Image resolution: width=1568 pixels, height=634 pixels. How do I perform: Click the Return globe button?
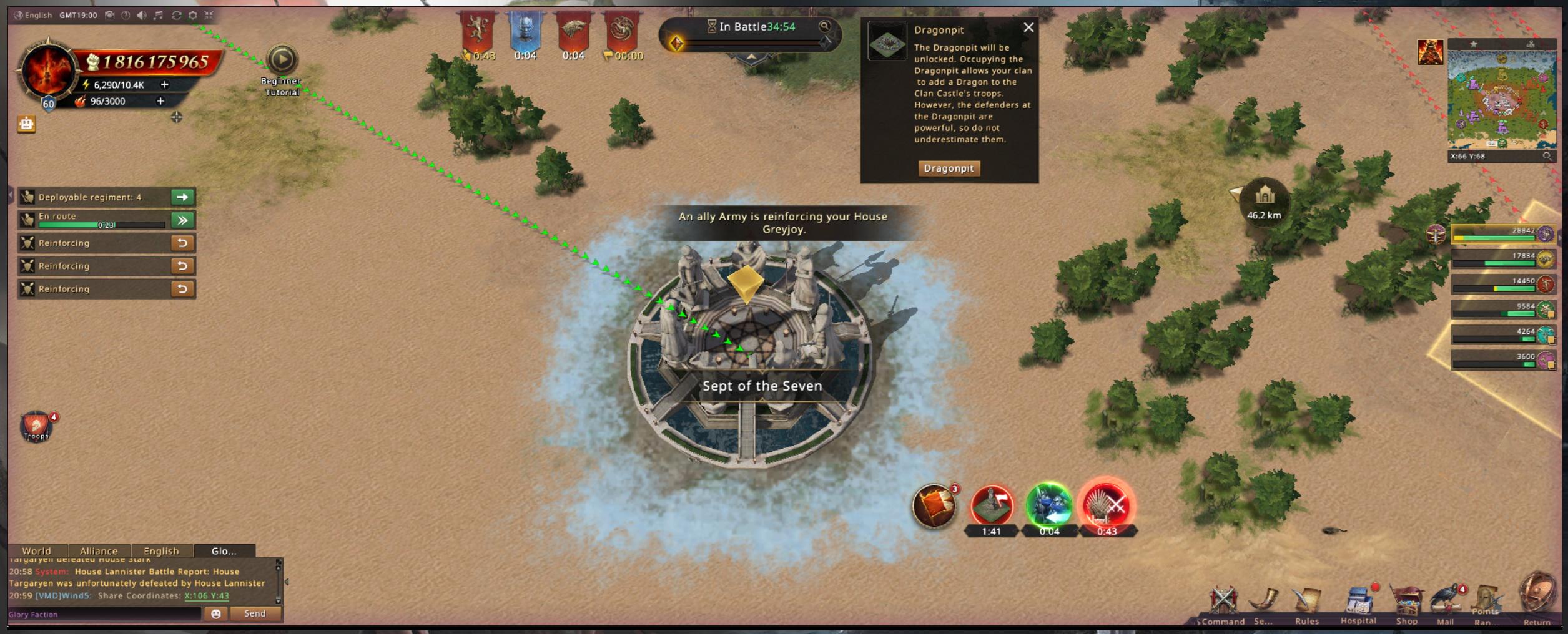click(1537, 596)
